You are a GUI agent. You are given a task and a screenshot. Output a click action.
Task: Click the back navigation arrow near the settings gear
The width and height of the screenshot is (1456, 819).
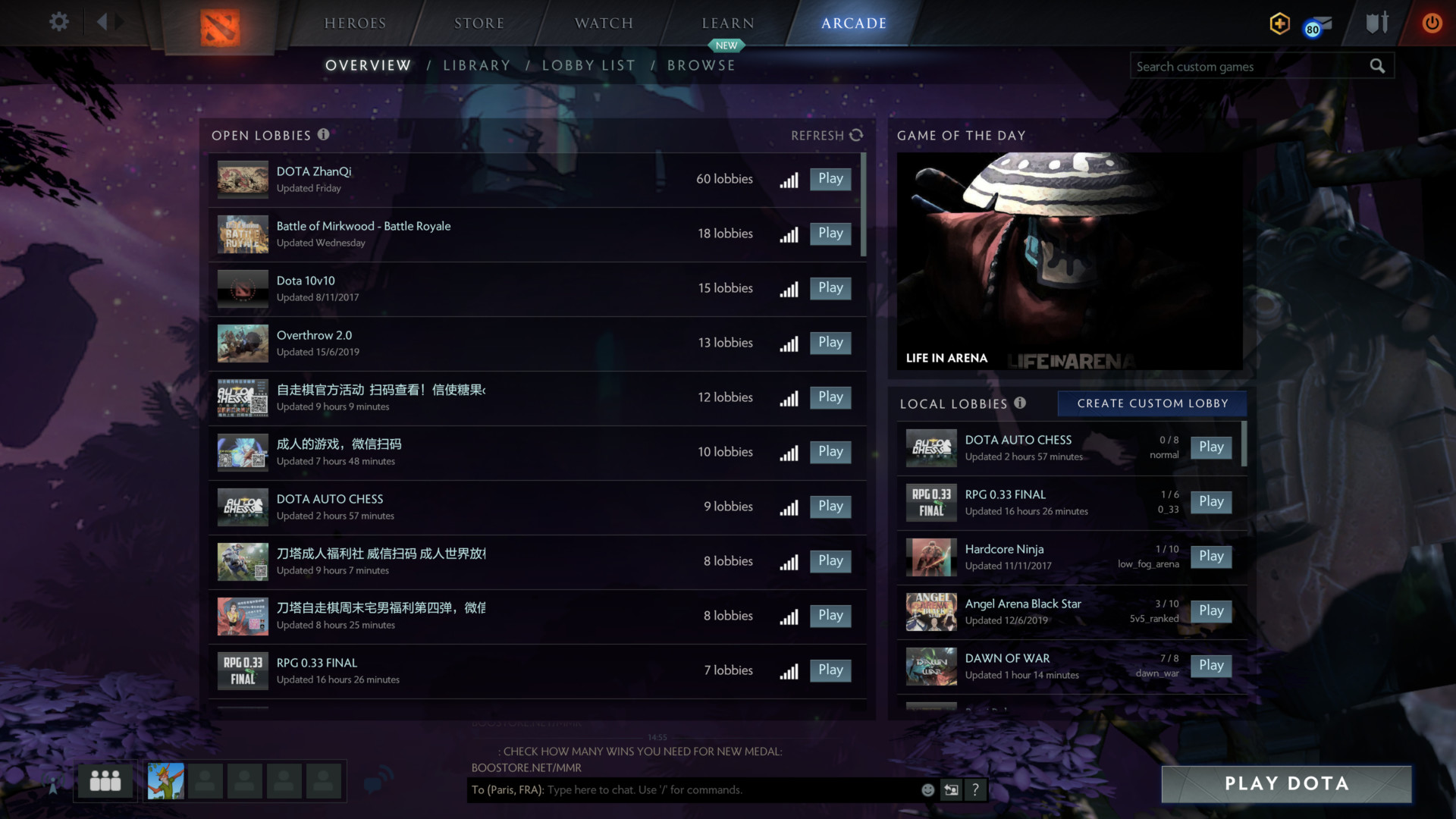[x=104, y=22]
